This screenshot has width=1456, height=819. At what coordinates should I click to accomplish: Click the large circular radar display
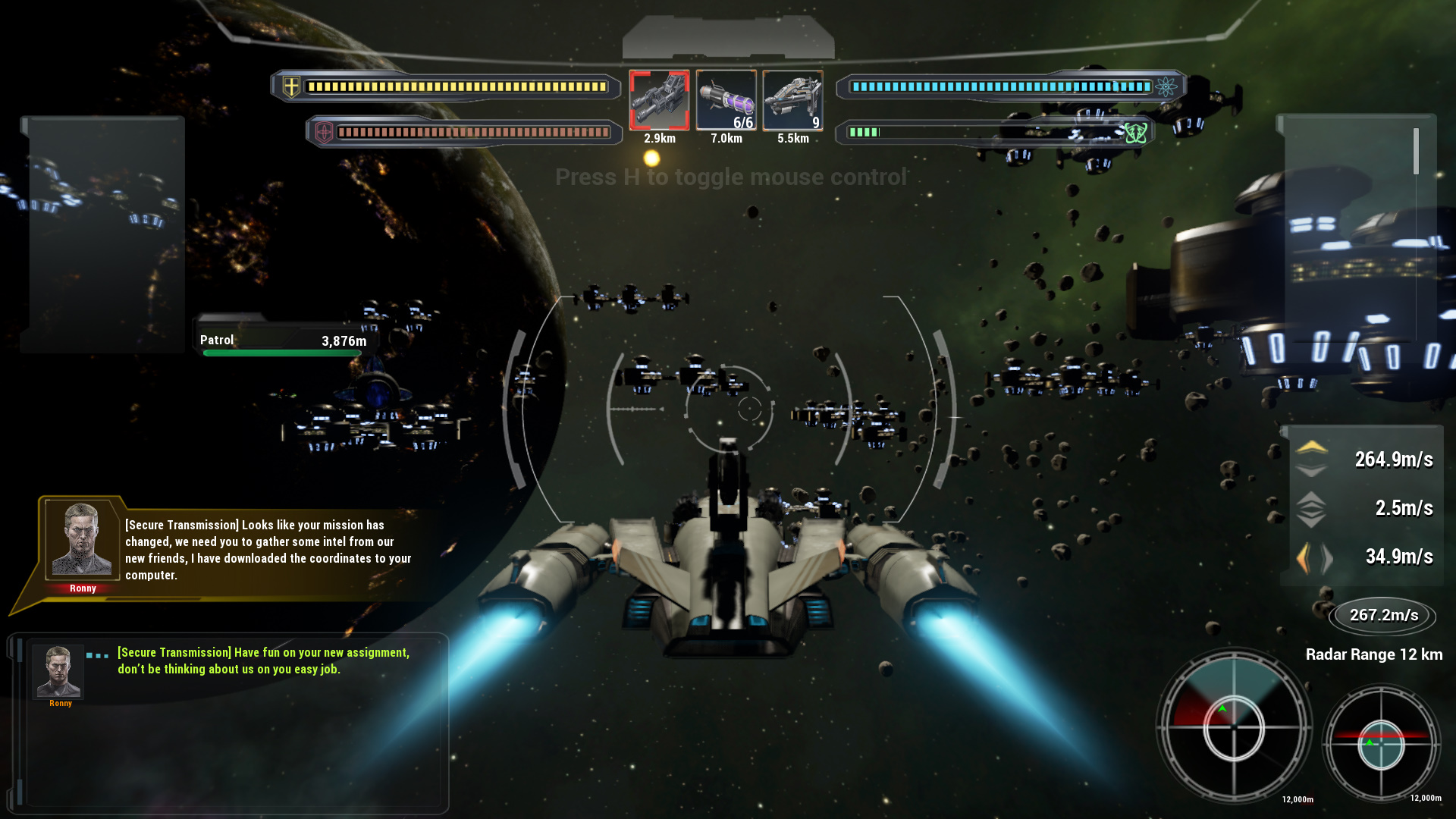pyautogui.click(x=1234, y=726)
